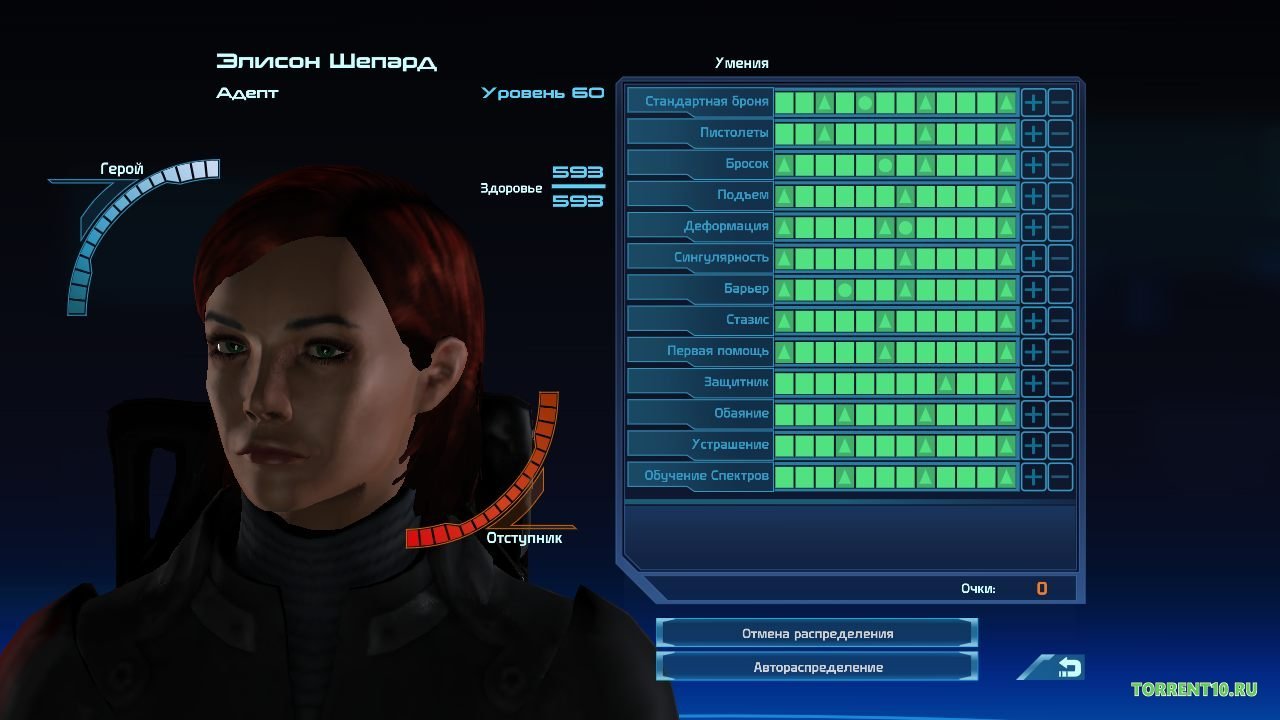Decrease the Защитник skill with minus

1060,383
